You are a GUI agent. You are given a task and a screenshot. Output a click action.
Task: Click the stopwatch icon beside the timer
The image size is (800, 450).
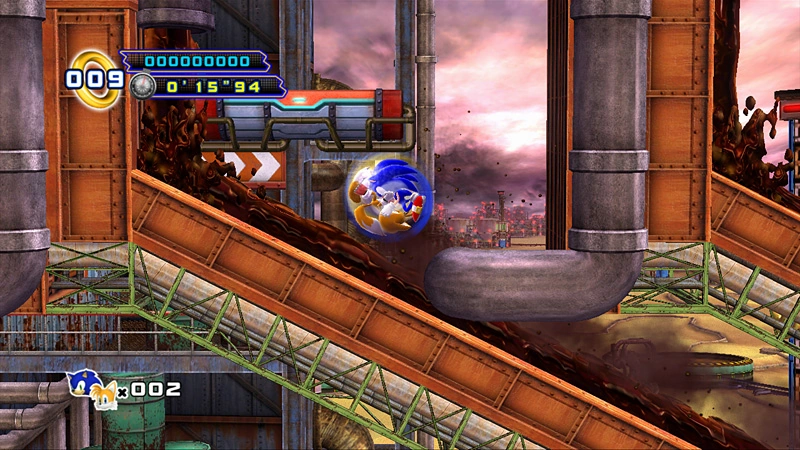pyautogui.click(x=142, y=86)
